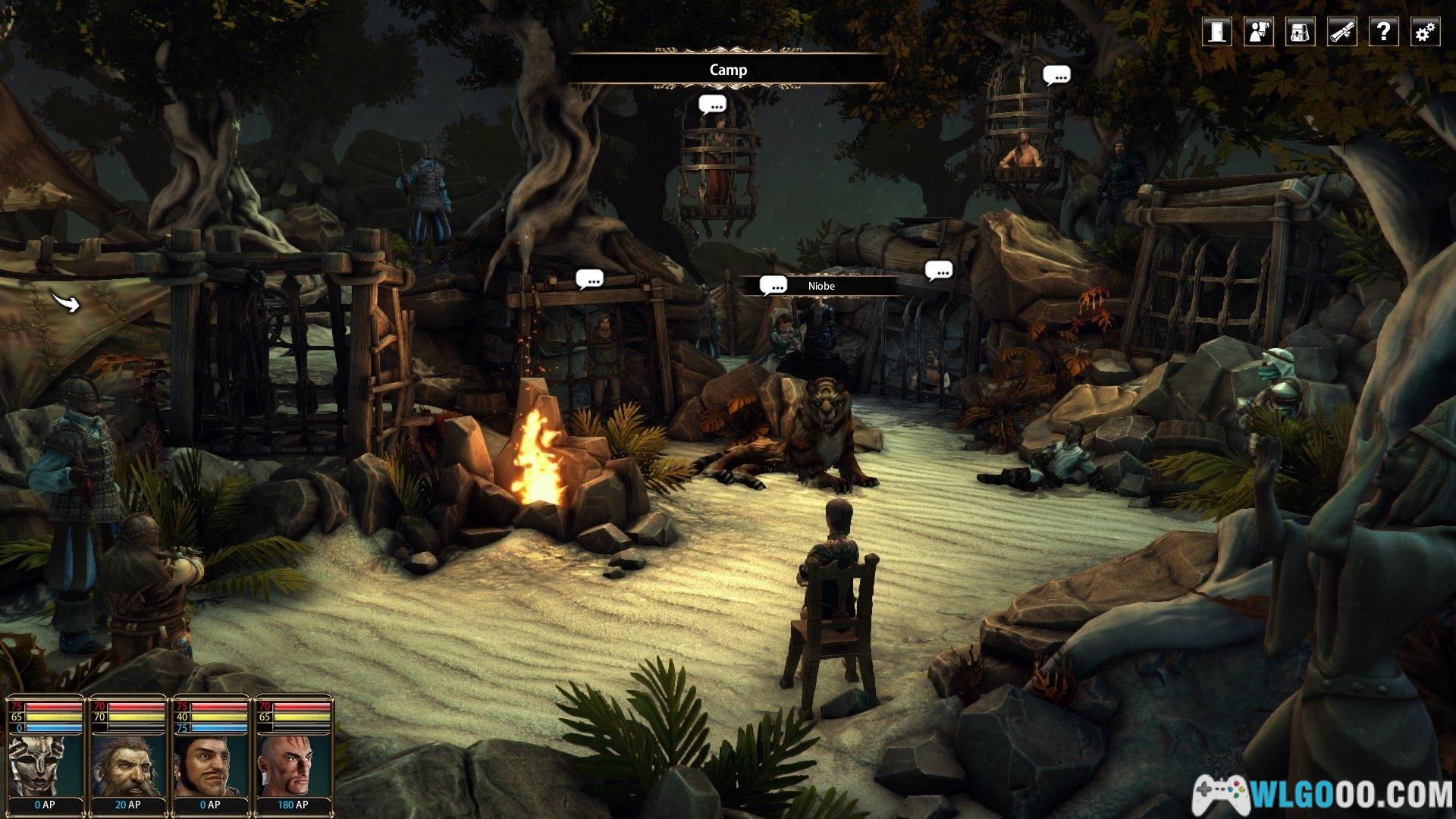Viewport: 1456px width, 819px height.
Task: Open the backpack inventory
Action: click(x=1300, y=32)
